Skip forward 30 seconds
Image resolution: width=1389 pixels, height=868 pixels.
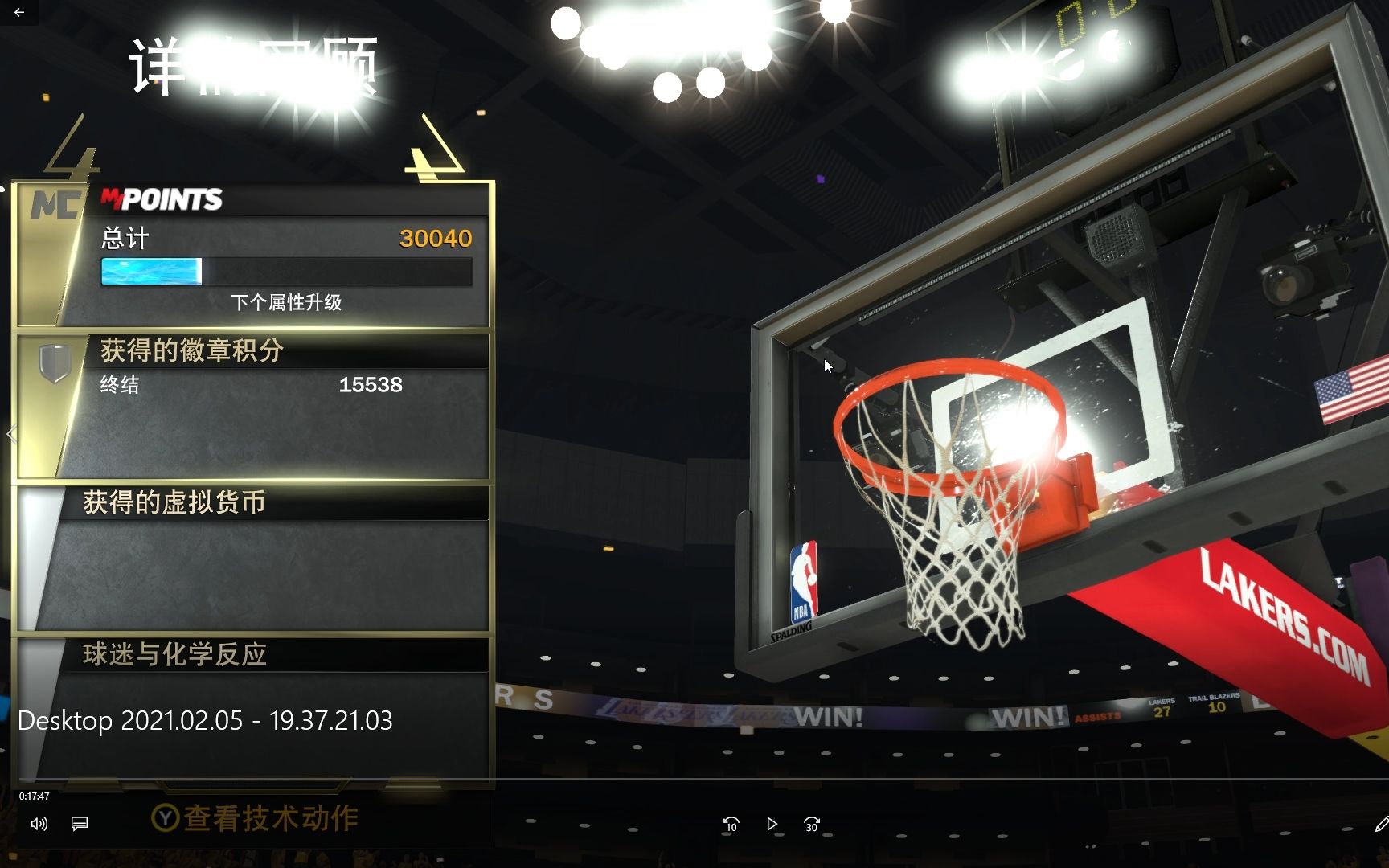[812, 824]
